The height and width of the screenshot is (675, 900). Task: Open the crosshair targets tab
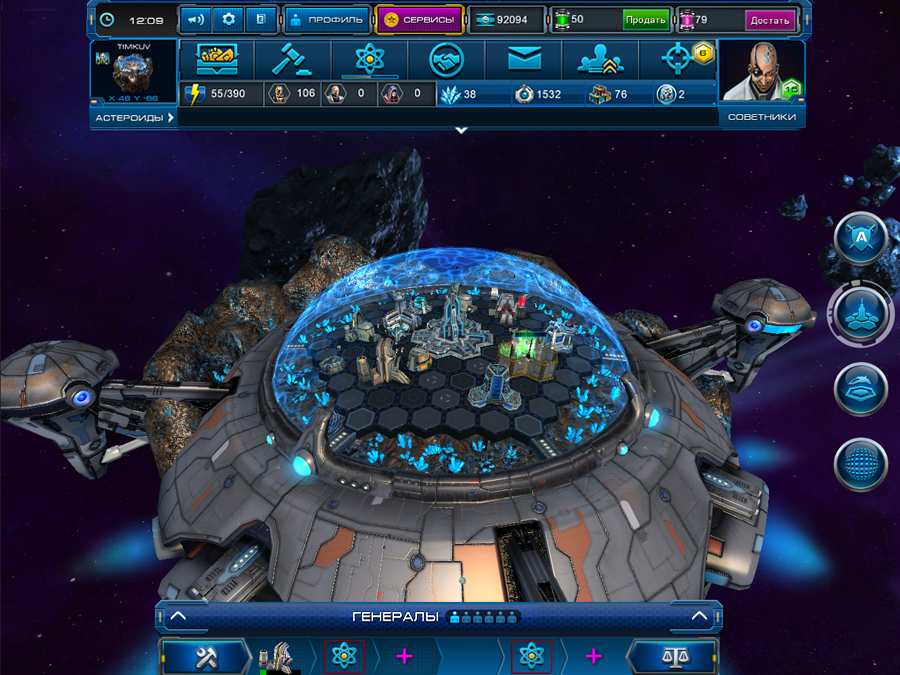click(678, 61)
